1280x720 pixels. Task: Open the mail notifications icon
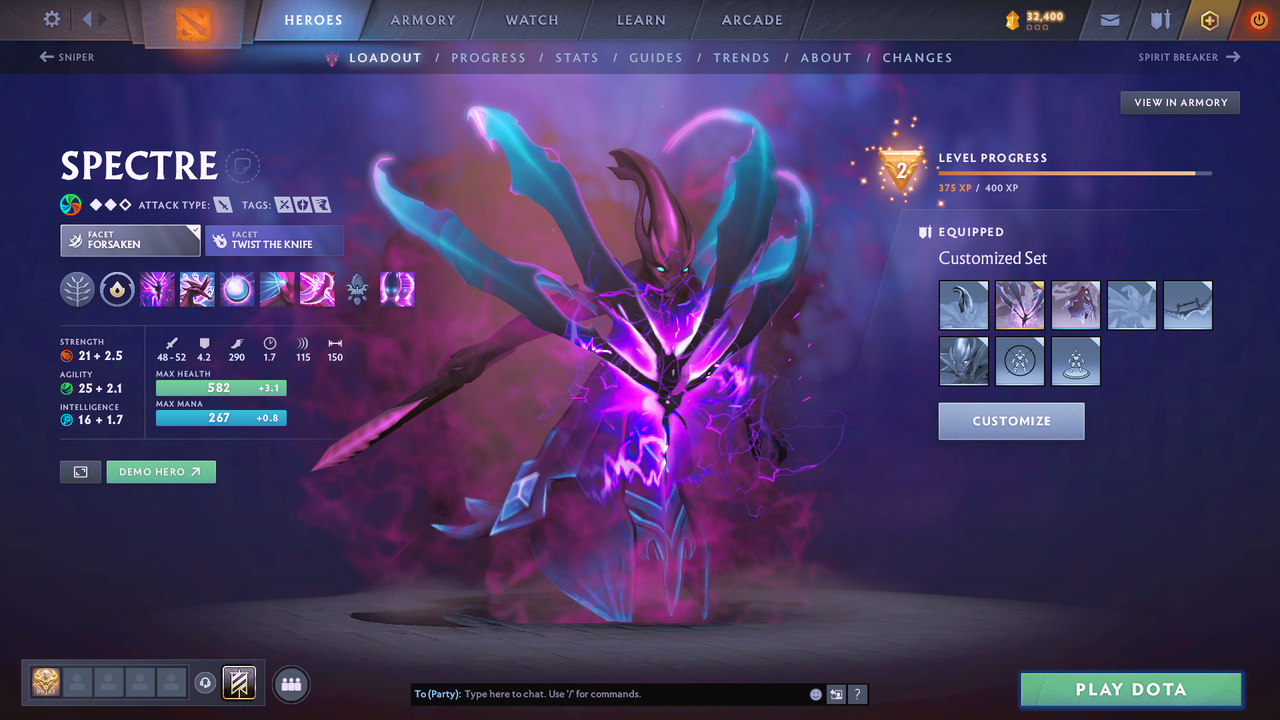[x=1110, y=20]
